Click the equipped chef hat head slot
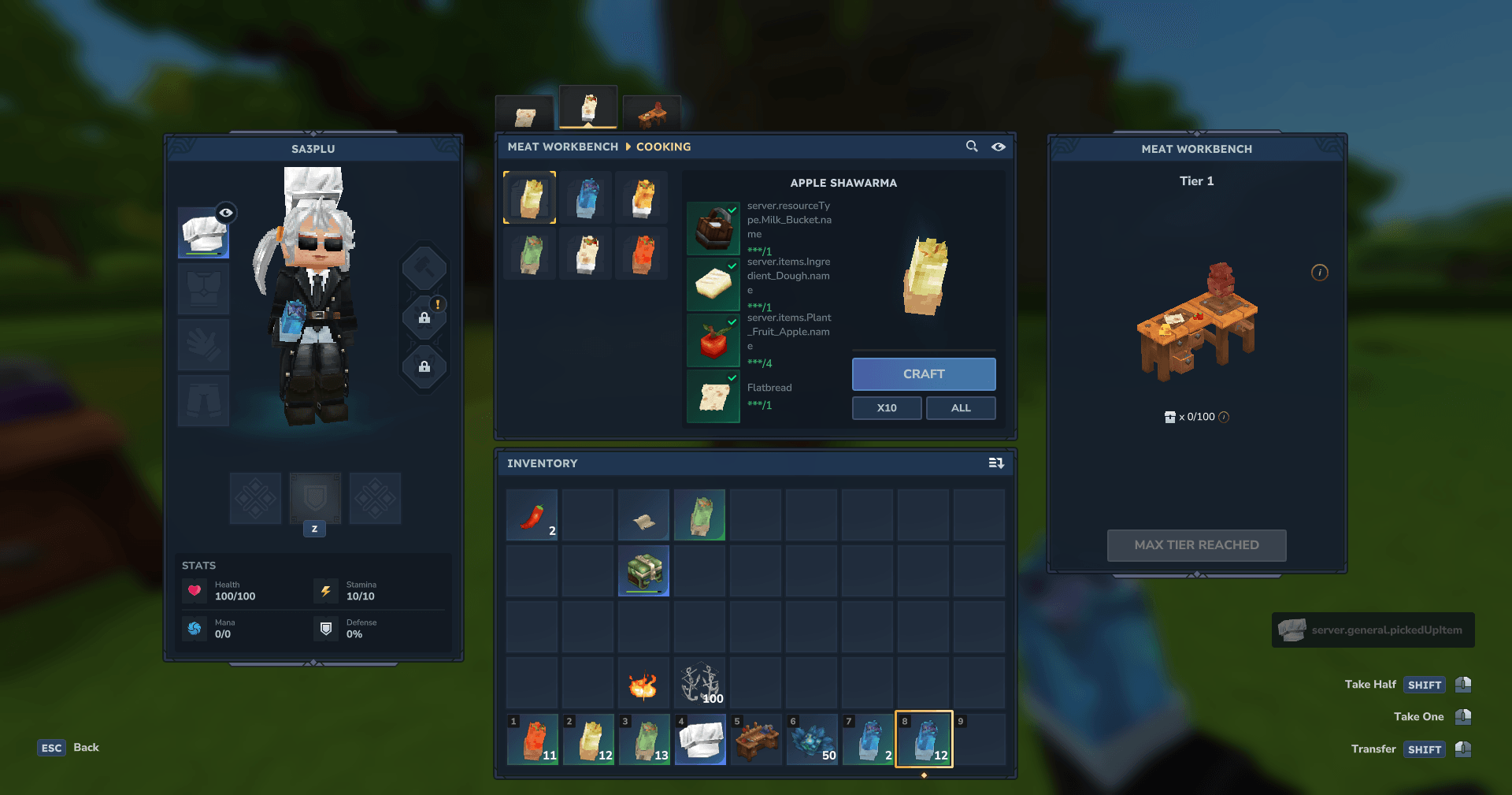This screenshot has height=795, width=1512. tap(203, 234)
